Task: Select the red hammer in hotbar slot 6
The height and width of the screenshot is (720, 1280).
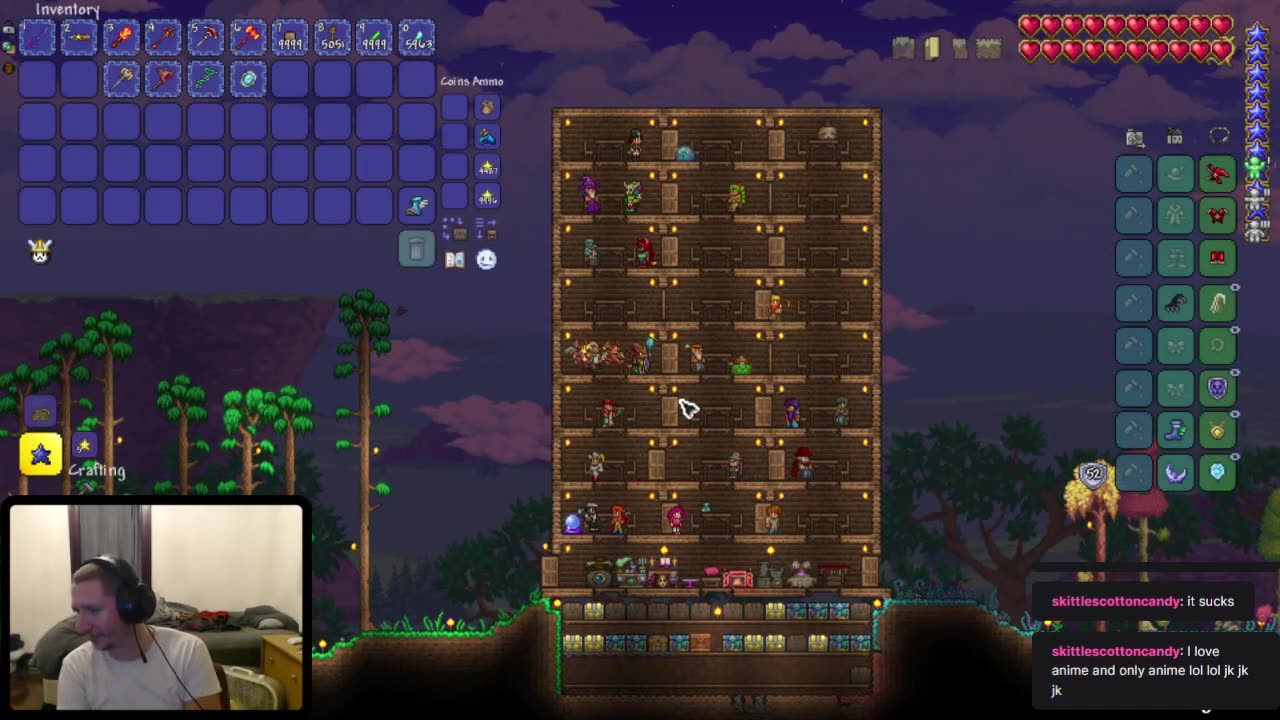Action: coord(248,38)
